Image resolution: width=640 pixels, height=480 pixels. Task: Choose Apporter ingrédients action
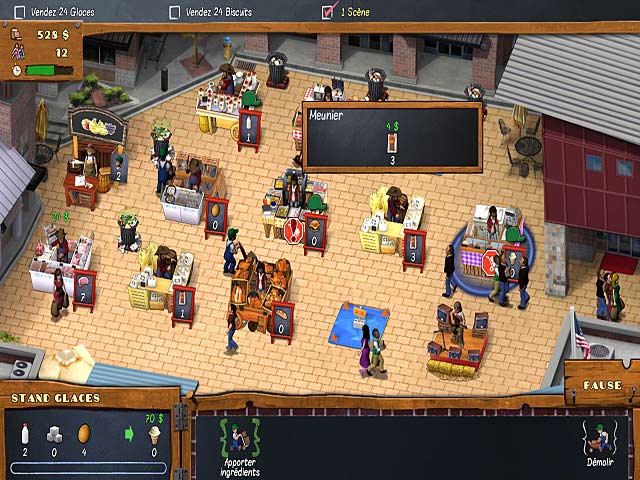(x=239, y=445)
